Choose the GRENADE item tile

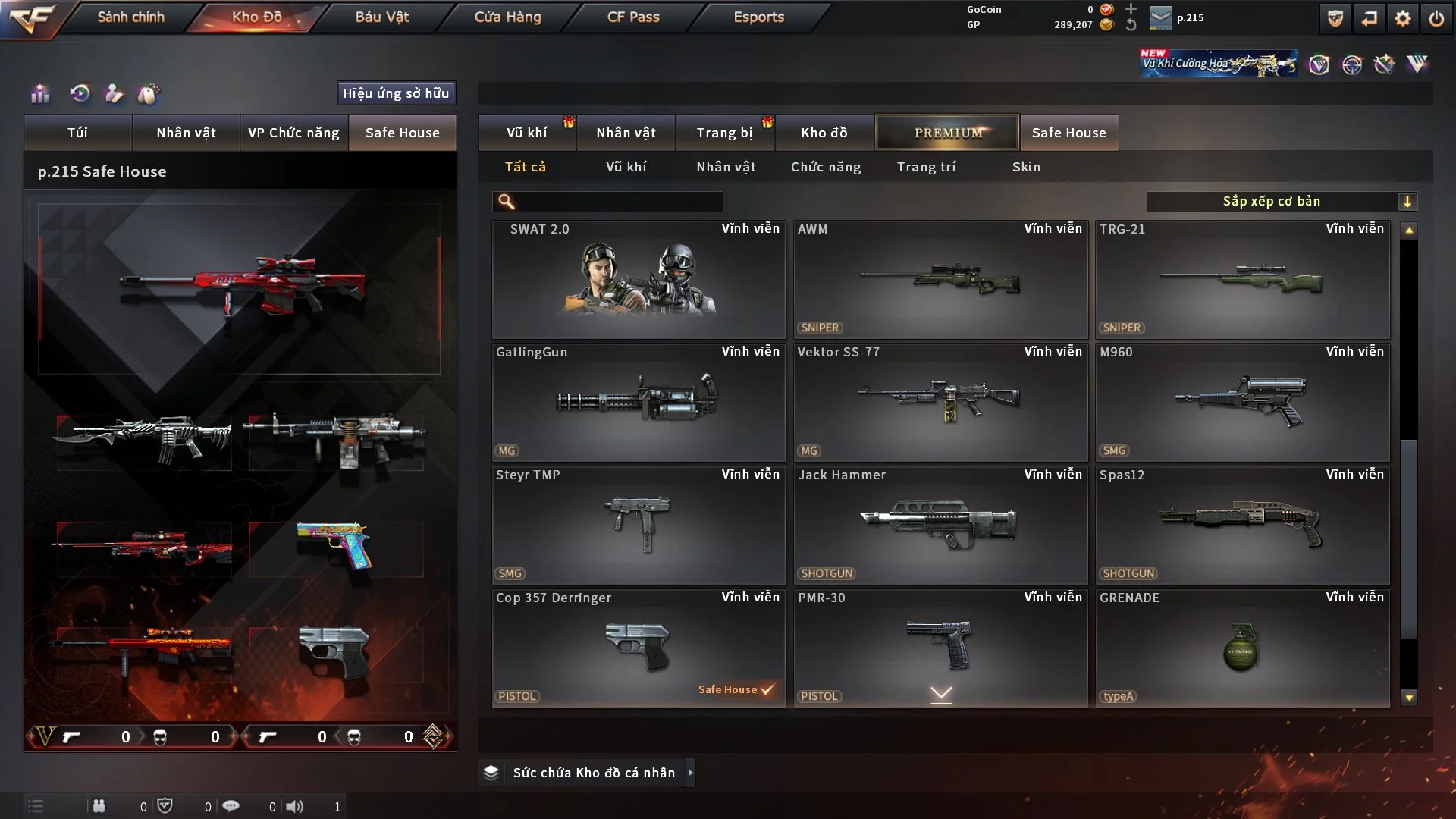tap(1242, 648)
